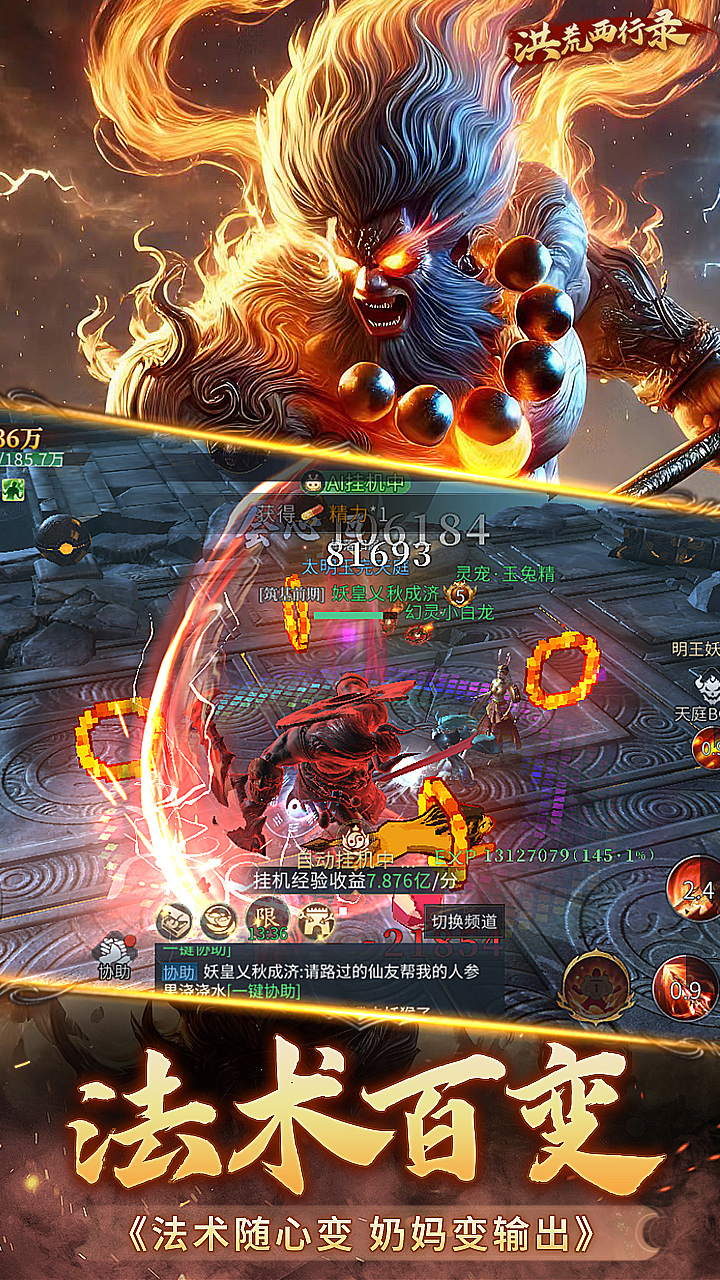Click the 一键协助 link in chat
720x1280 pixels.
[263, 991]
